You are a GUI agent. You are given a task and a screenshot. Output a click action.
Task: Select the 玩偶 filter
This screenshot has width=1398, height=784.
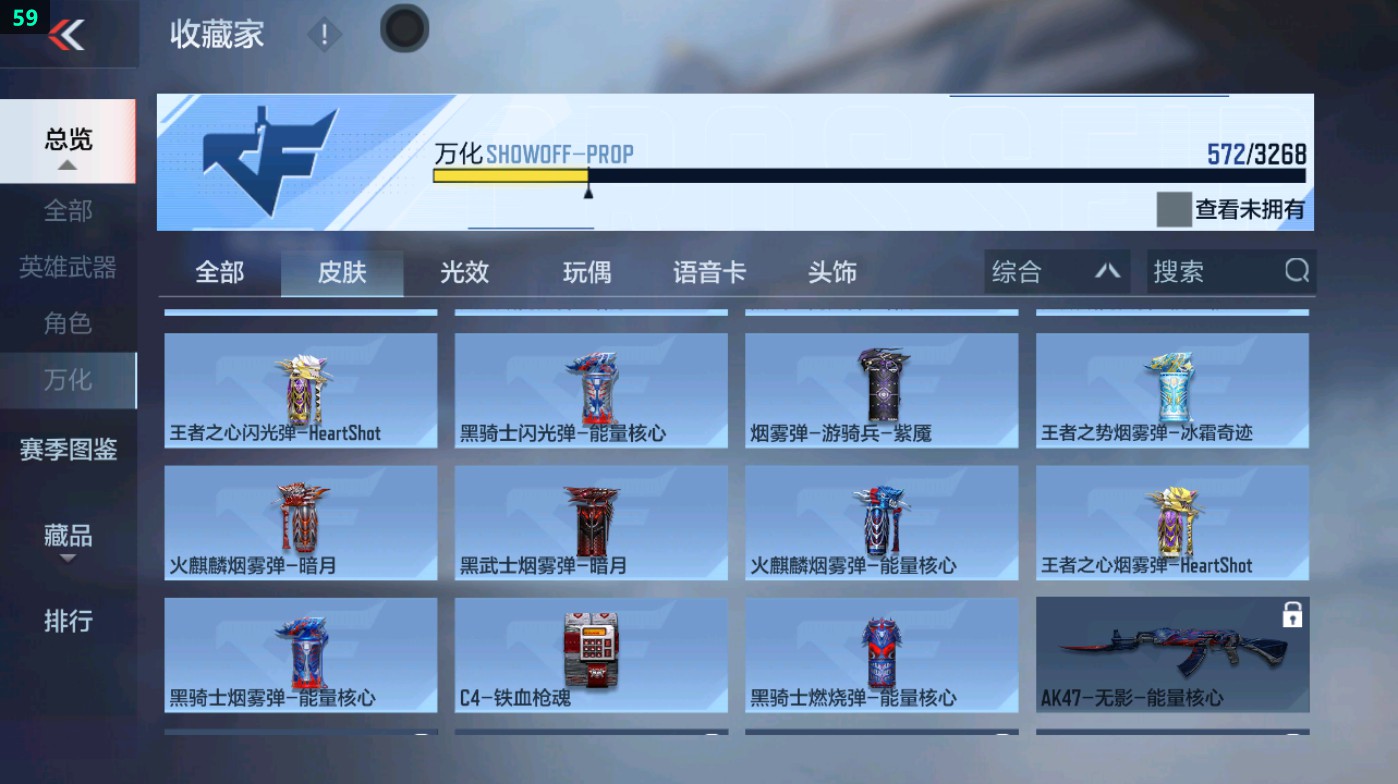[x=586, y=271]
